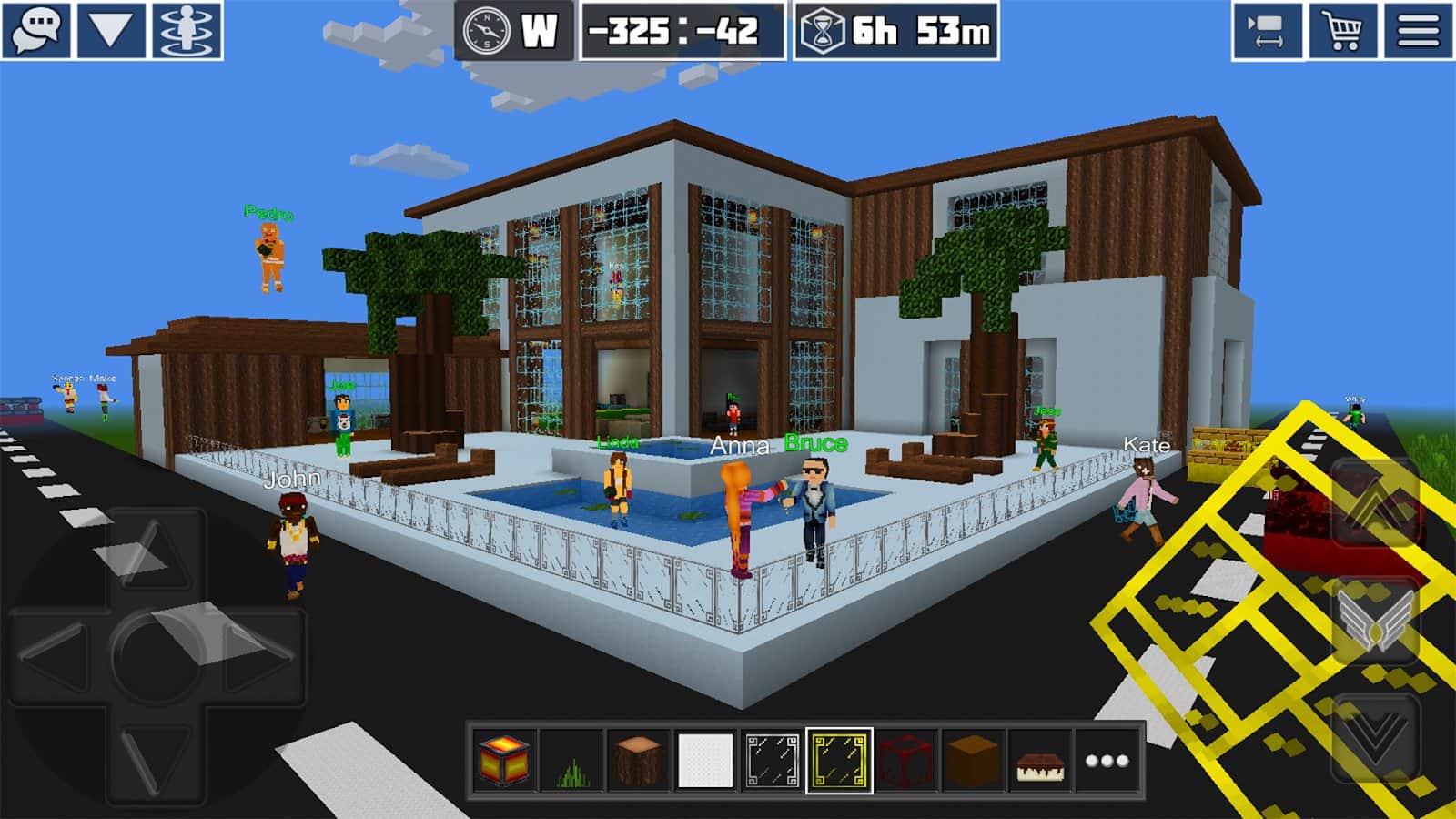This screenshot has width=1456, height=819.
Task: Select the yellow-framed glass slot
Action: pyautogui.click(x=839, y=761)
